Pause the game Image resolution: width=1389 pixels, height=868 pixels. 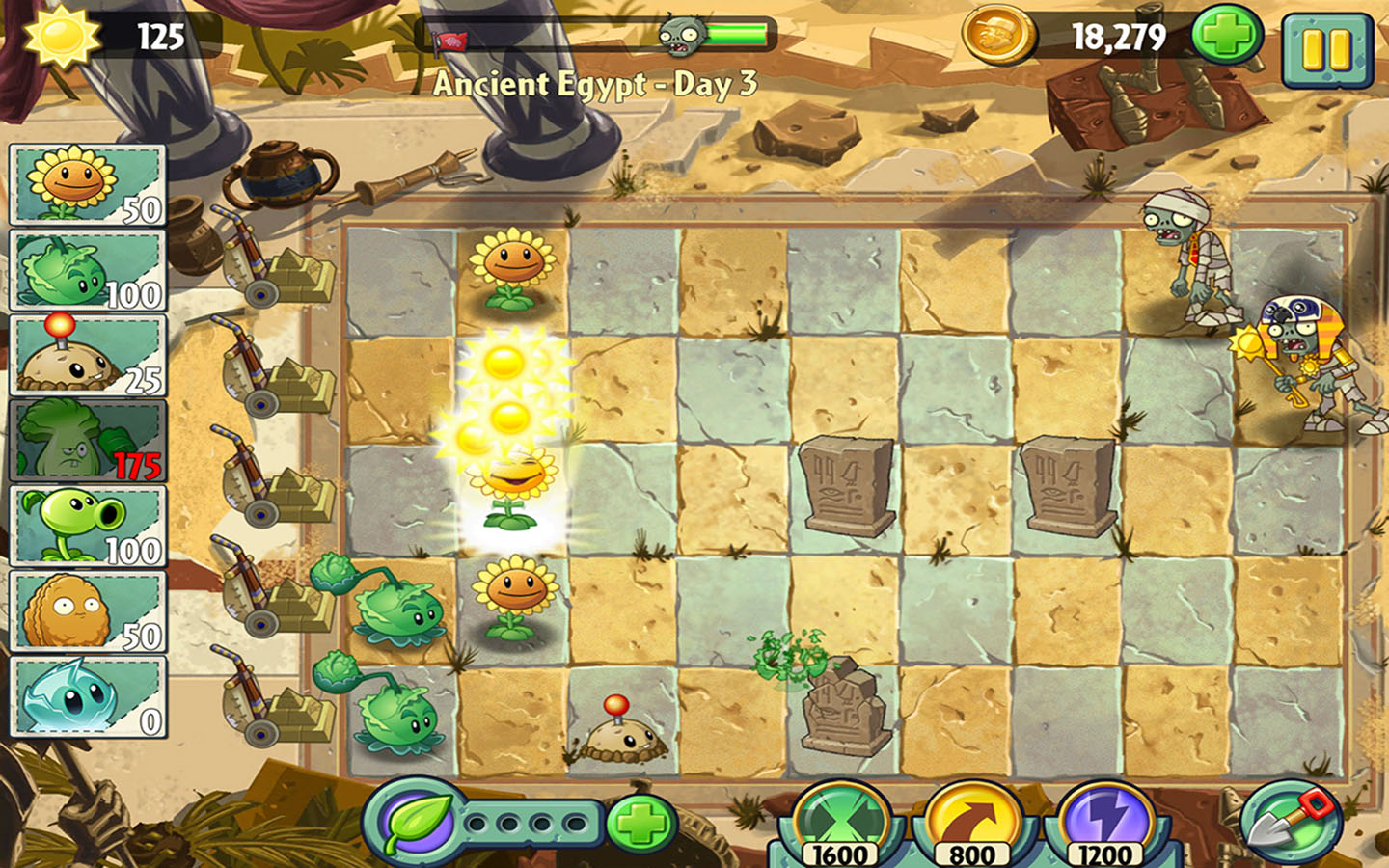point(1326,48)
